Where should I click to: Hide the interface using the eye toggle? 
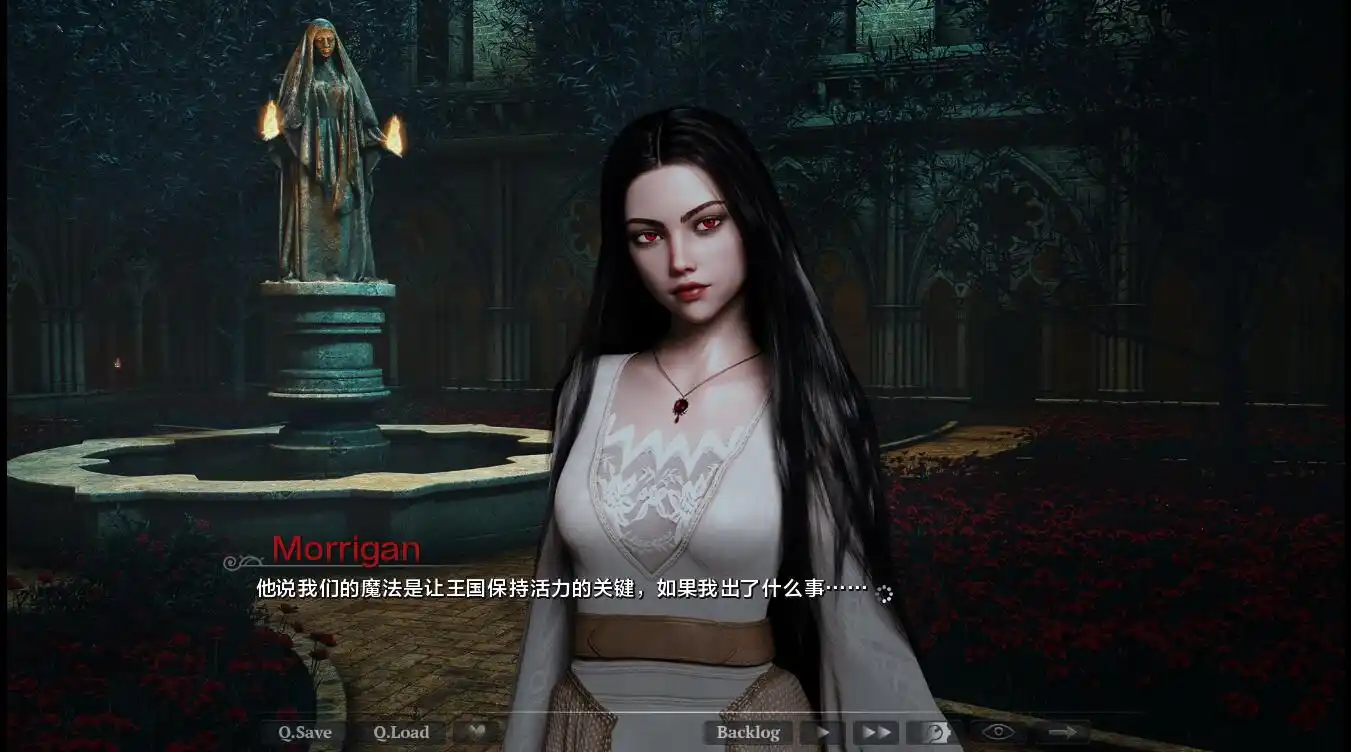tap(998, 730)
